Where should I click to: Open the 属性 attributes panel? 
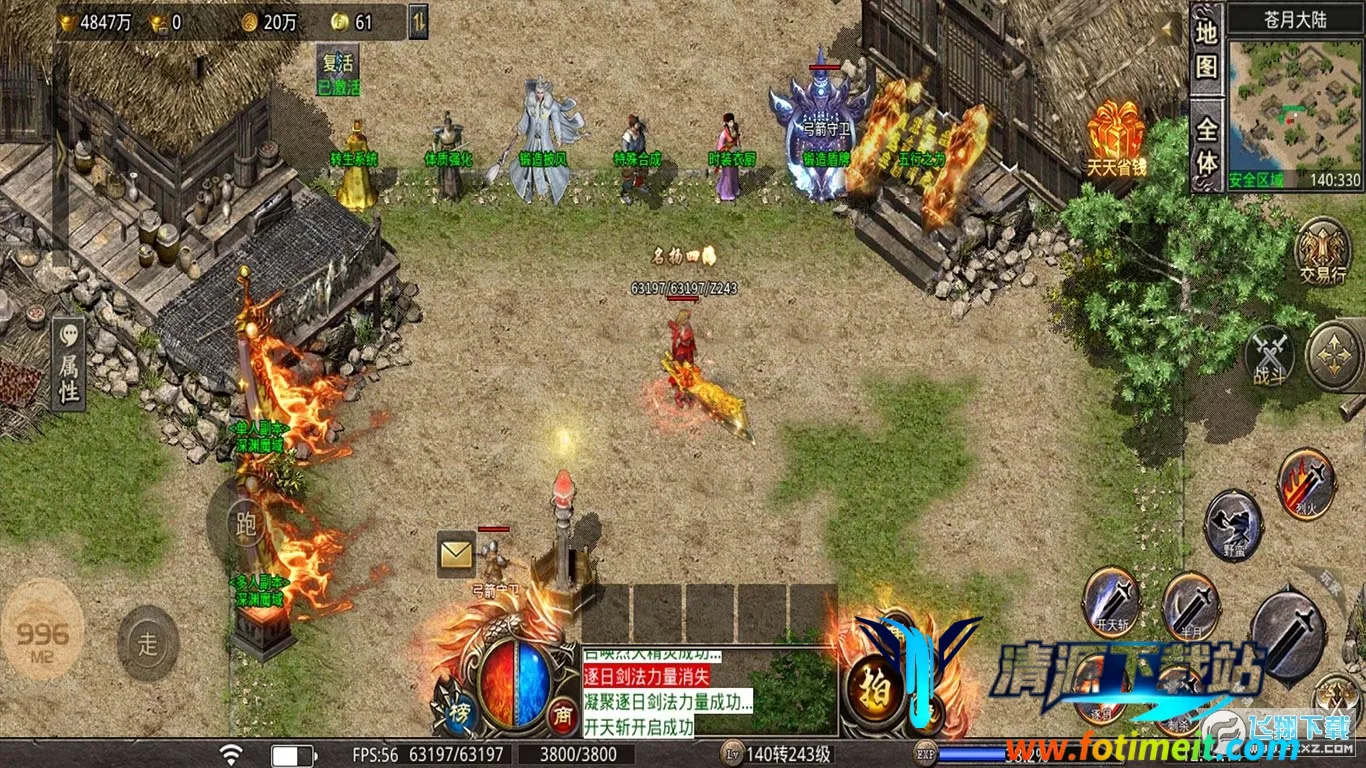(69, 365)
